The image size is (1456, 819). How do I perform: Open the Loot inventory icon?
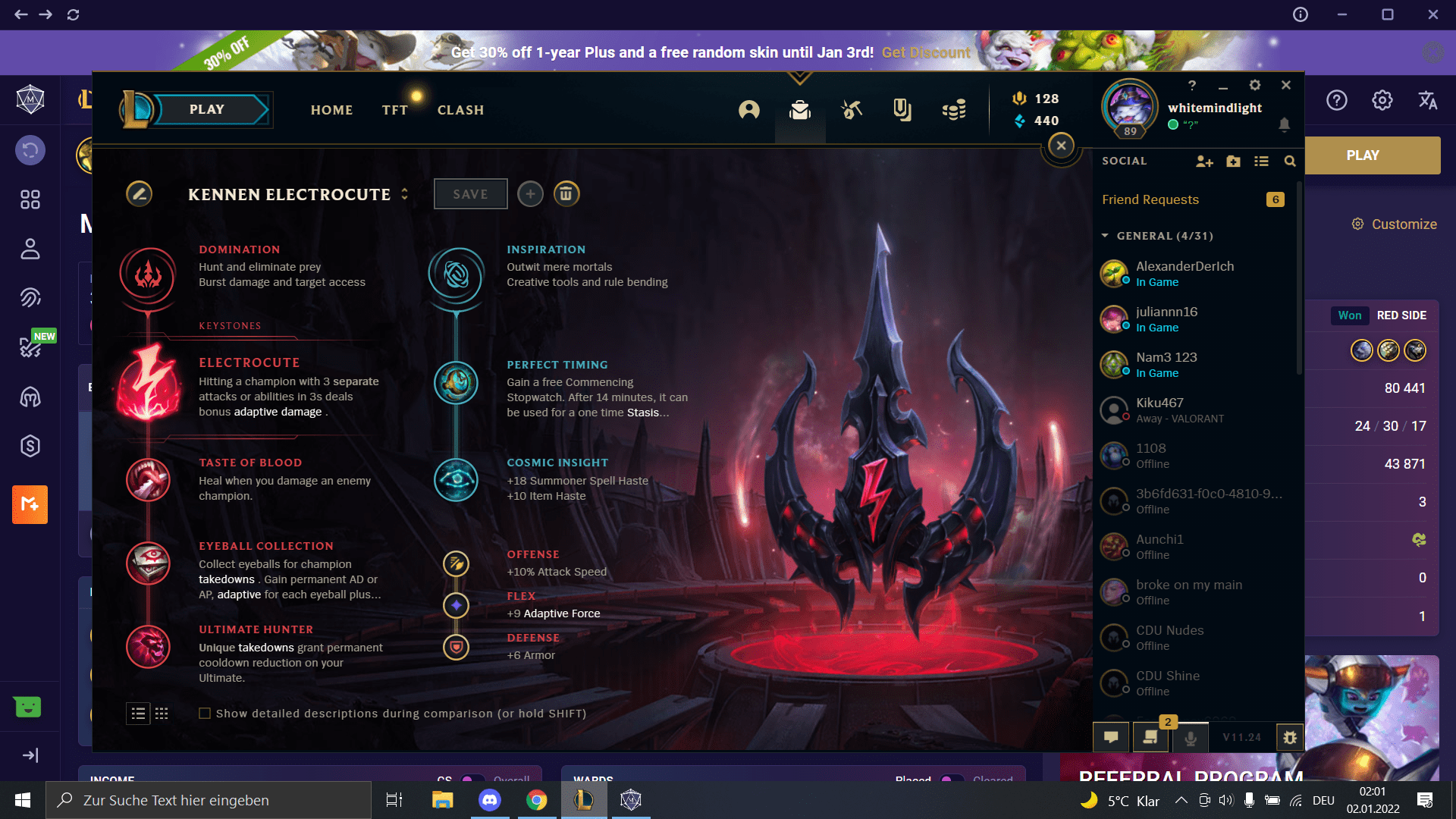[x=799, y=111]
